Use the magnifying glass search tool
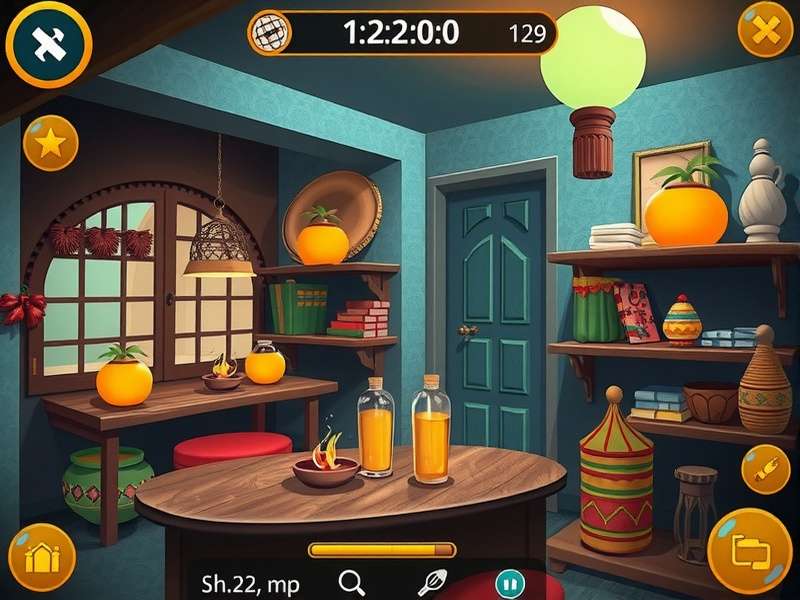 click(x=351, y=582)
